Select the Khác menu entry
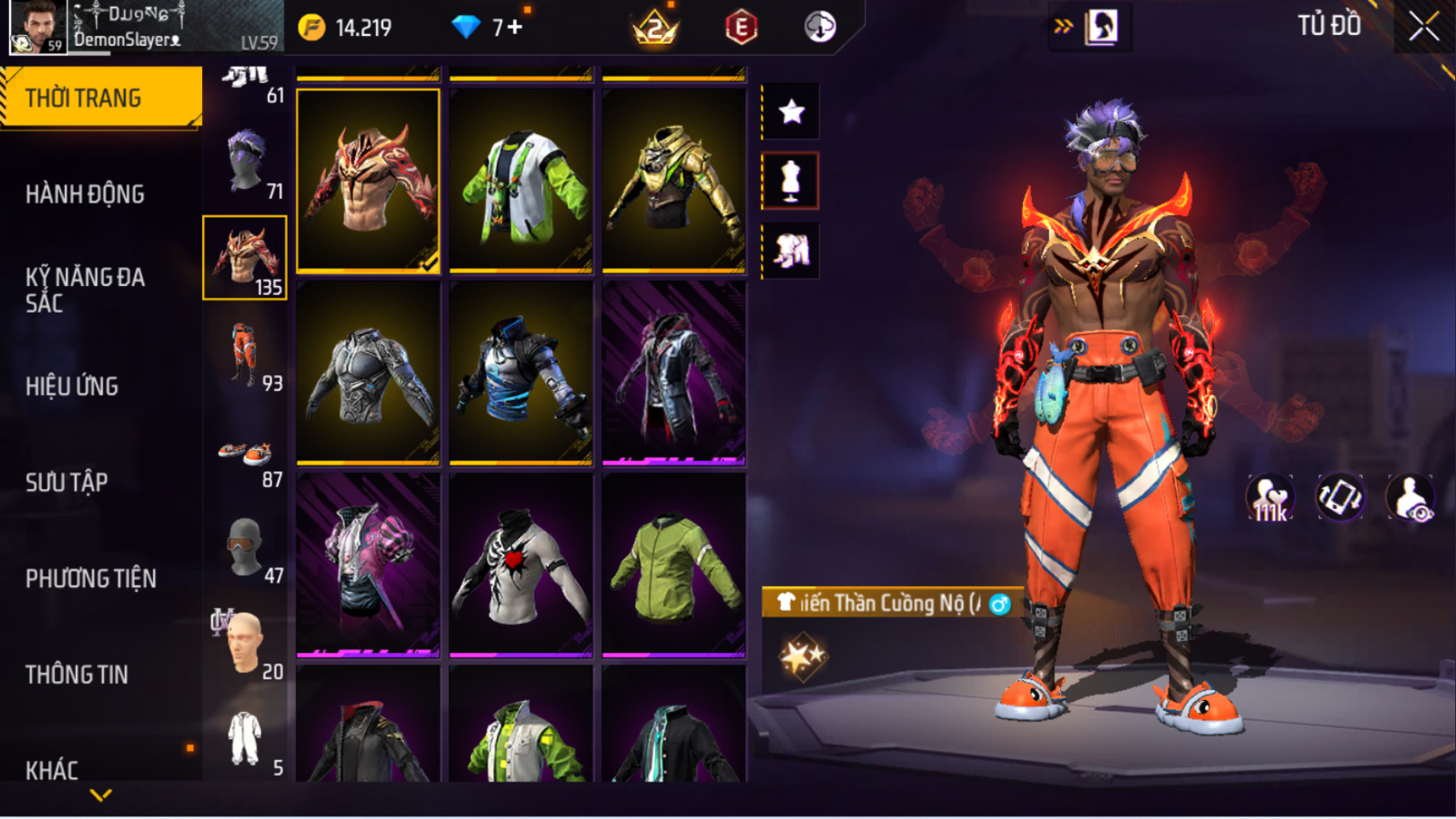The width and height of the screenshot is (1456, 819). [x=52, y=770]
